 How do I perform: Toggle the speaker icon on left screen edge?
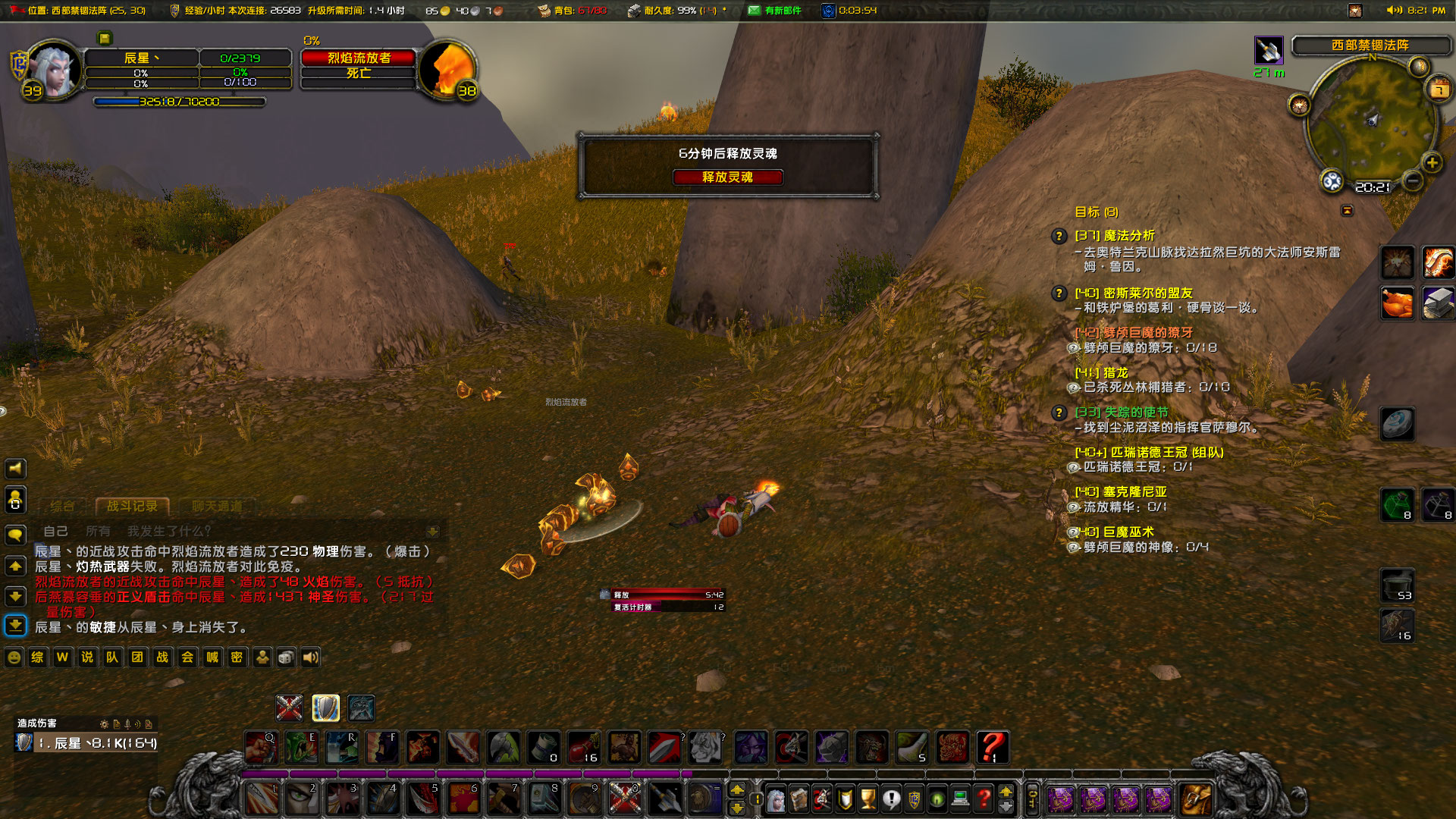pyautogui.click(x=16, y=469)
